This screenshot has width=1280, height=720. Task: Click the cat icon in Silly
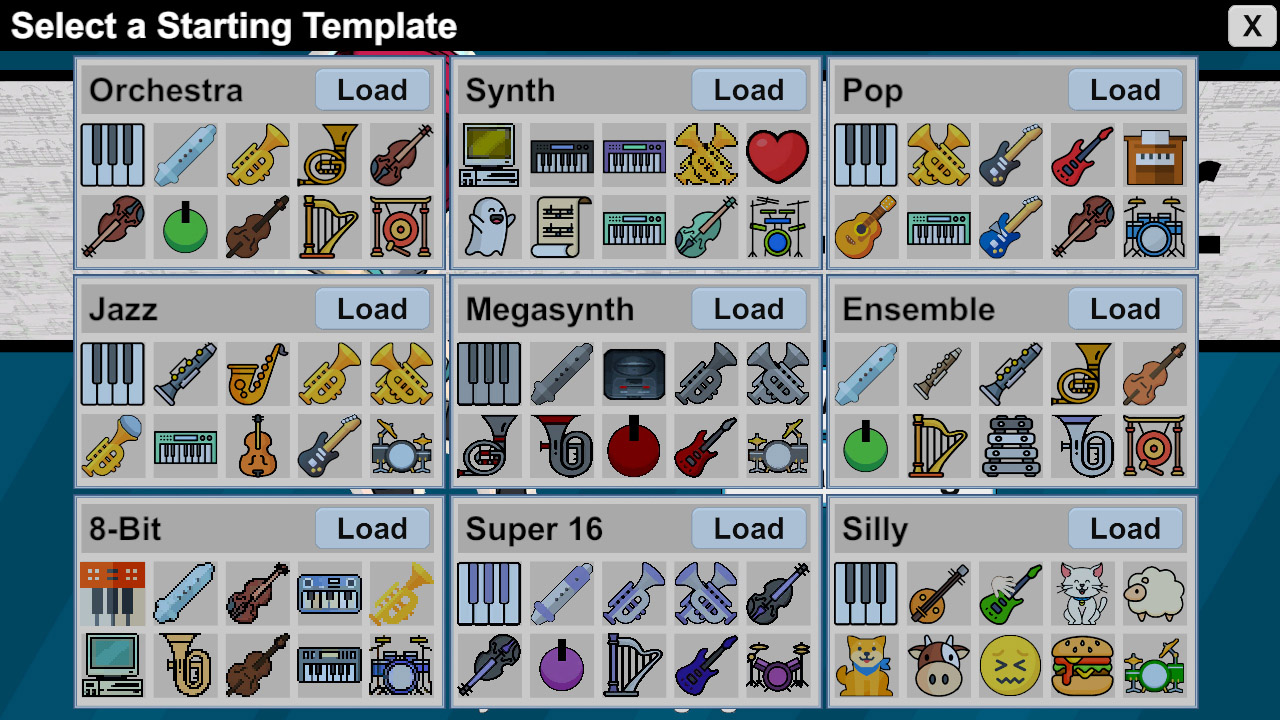[1082, 593]
